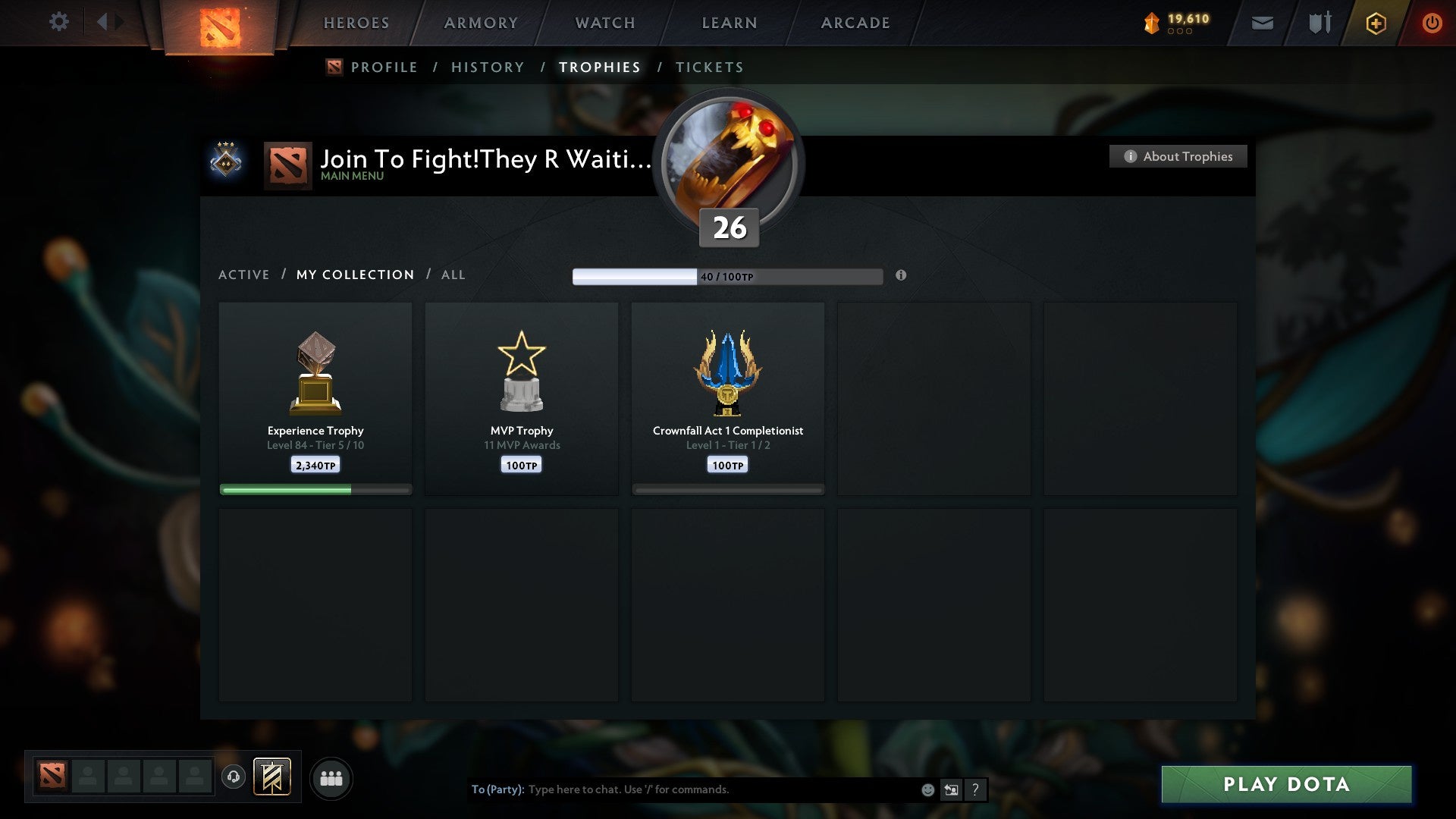Open the mail inbox icon

click(x=1262, y=23)
